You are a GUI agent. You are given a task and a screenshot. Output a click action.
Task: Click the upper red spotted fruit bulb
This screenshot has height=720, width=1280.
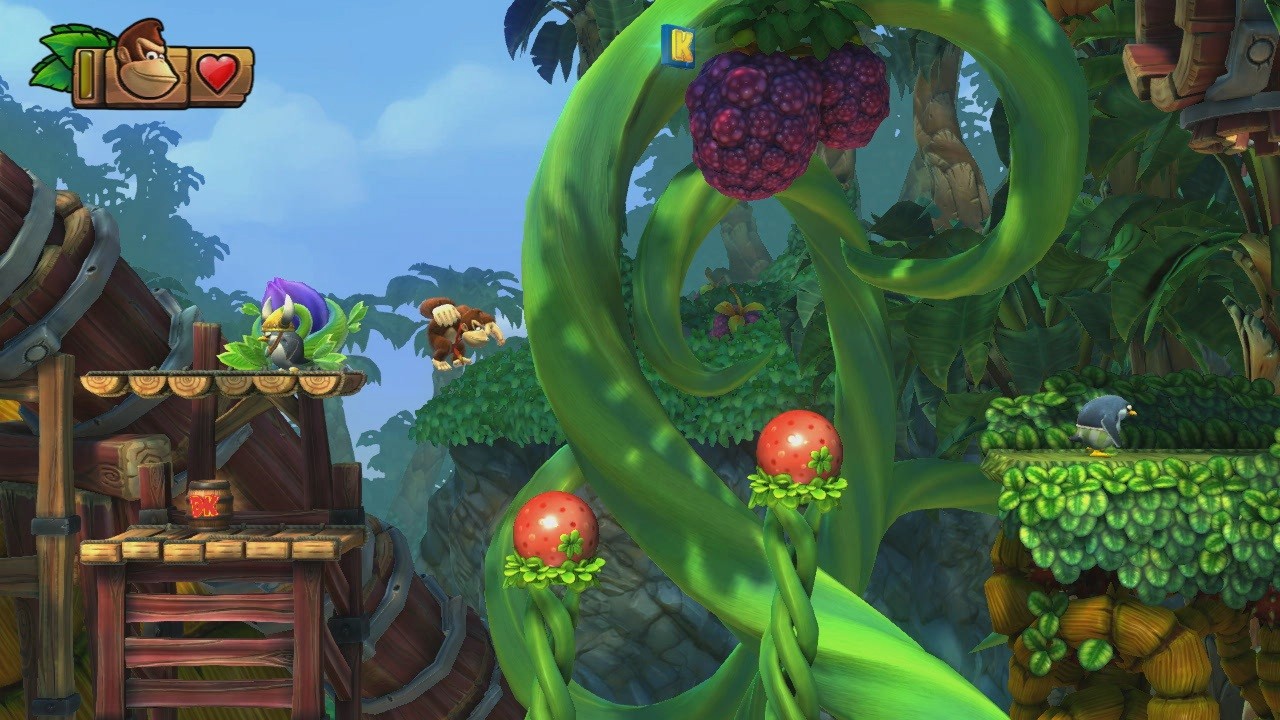797,450
